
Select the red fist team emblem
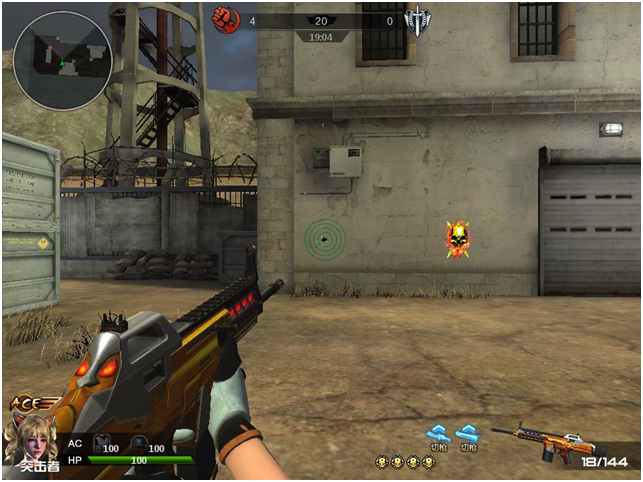click(x=223, y=19)
